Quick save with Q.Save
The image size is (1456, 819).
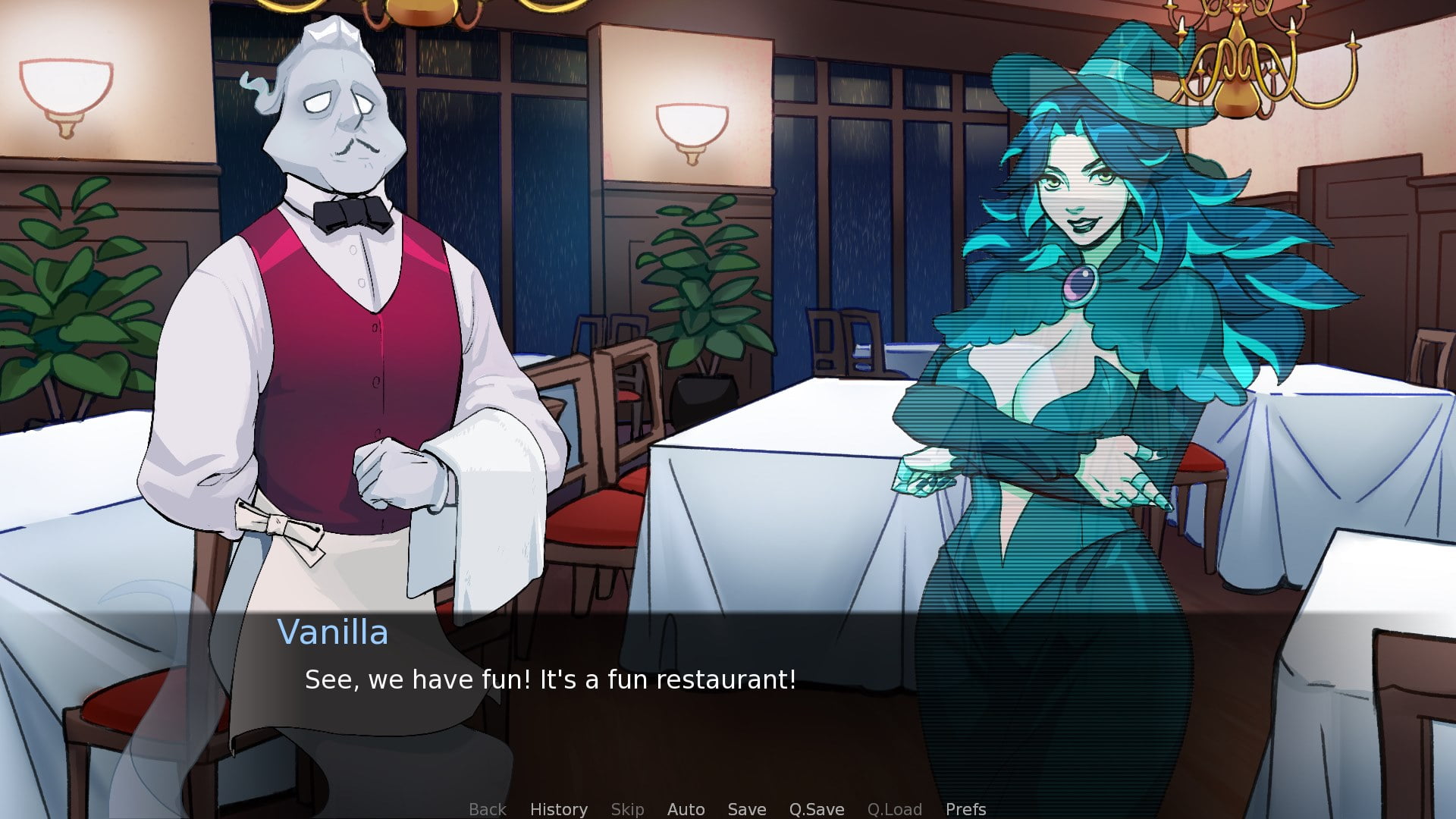point(816,809)
